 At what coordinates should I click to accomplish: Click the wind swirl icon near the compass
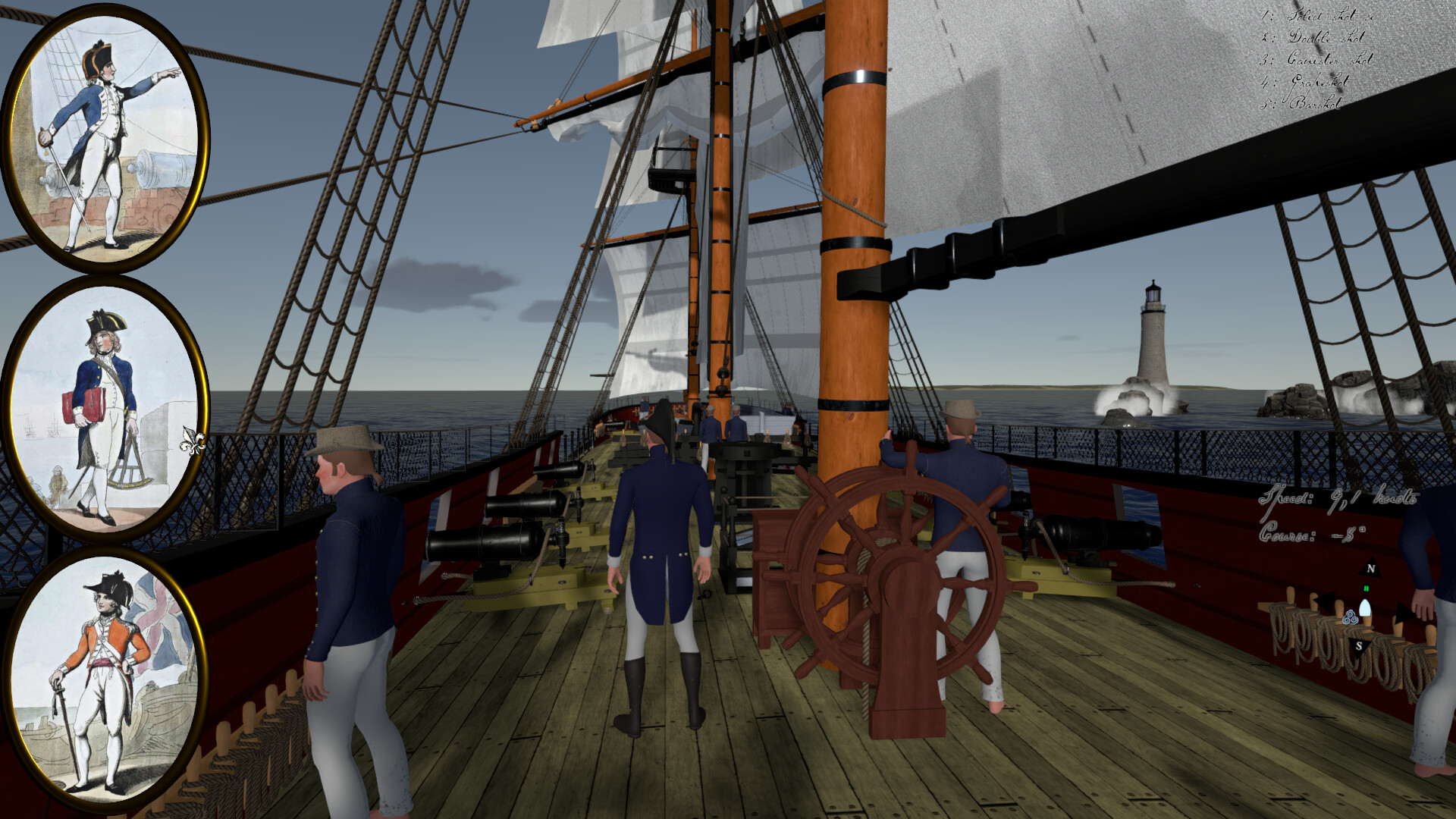1351,617
